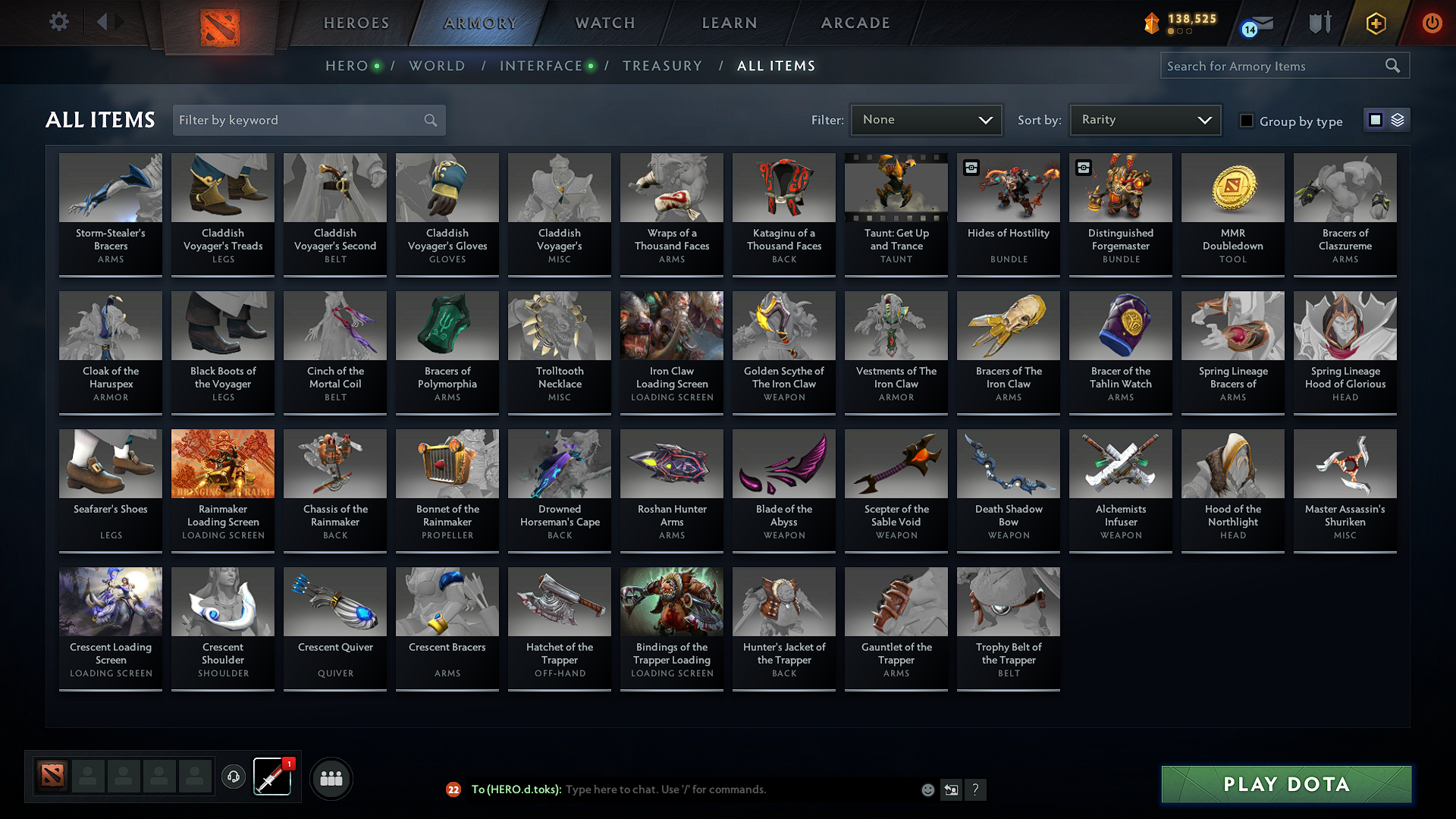The width and height of the screenshot is (1456, 819).
Task: Click the voice chat headset icon
Action: point(234,777)
